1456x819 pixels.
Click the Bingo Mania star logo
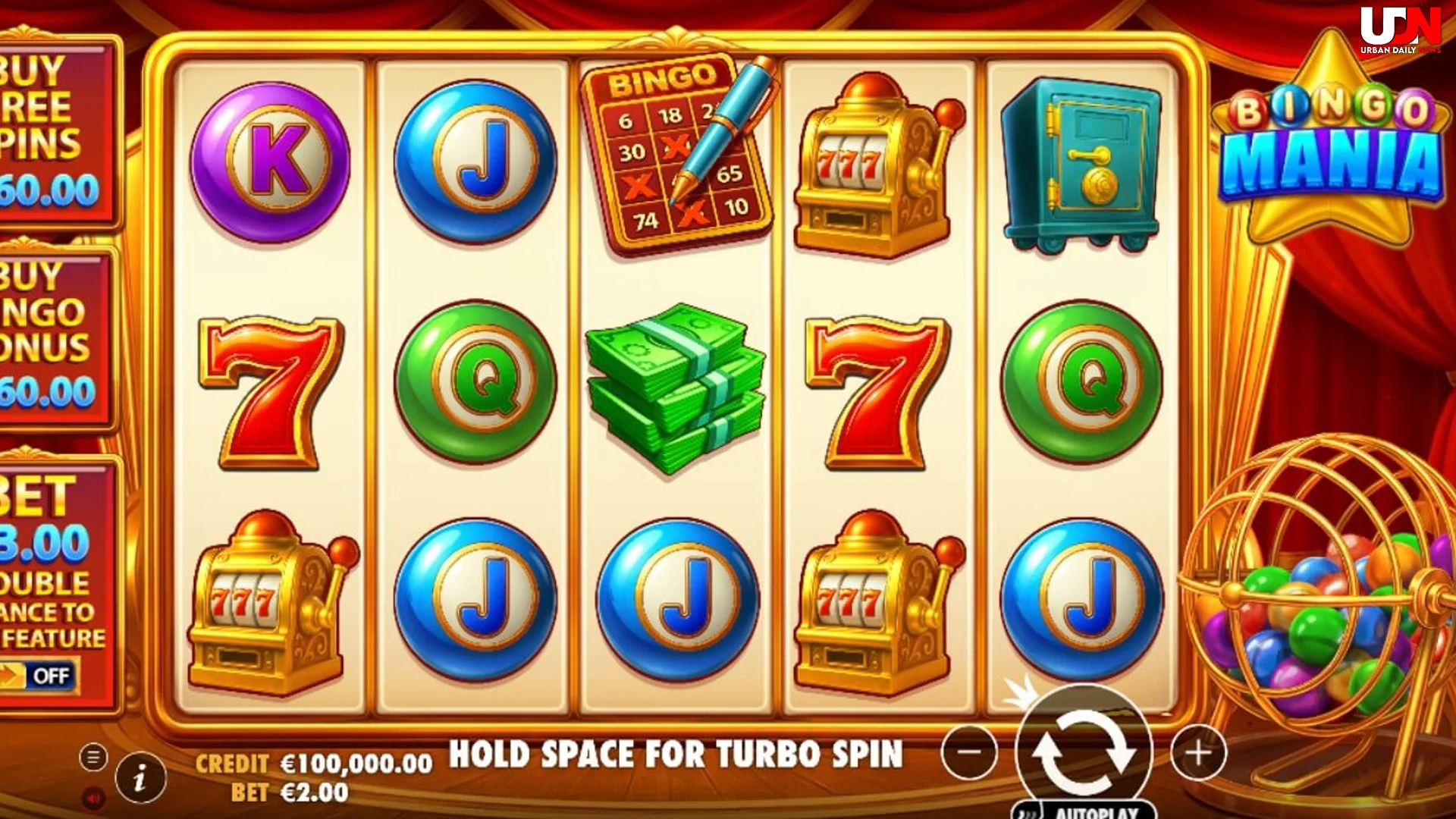(x=1332, y=133)
